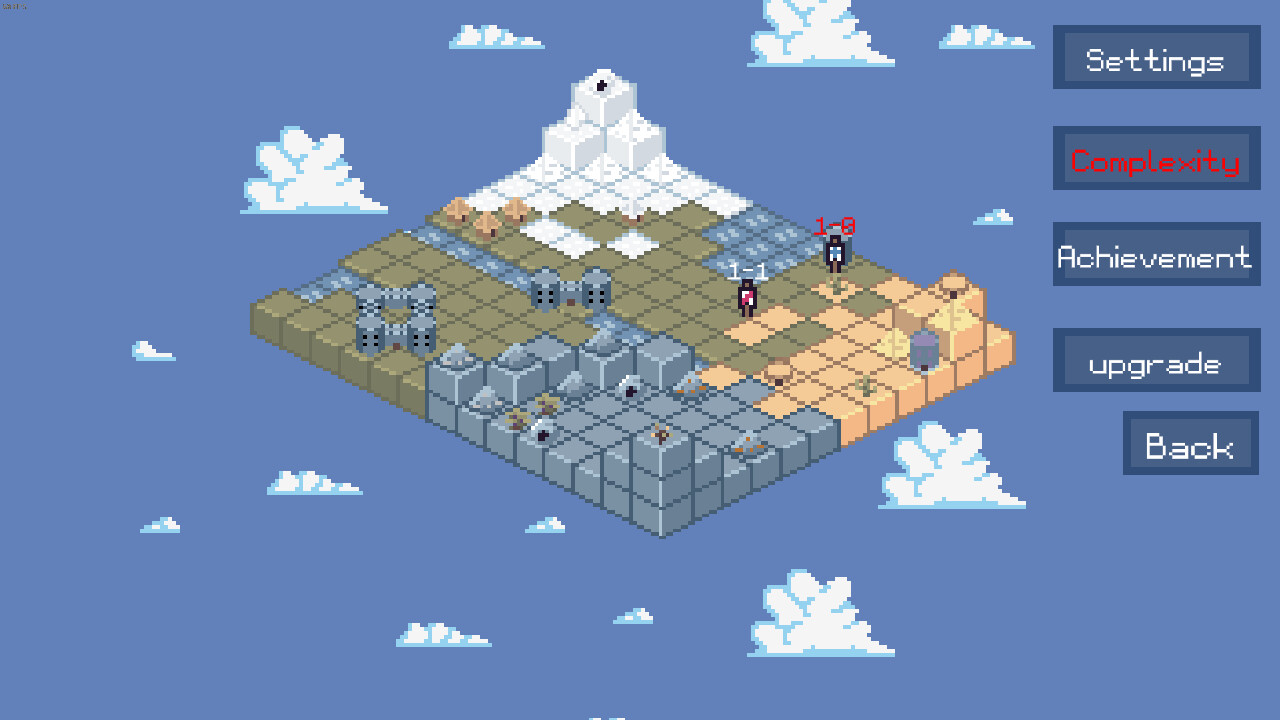Select the knight unit labeled 1-0
Image resolution: width=1280 pixels, height=720 pixels.
click(833, 252)
